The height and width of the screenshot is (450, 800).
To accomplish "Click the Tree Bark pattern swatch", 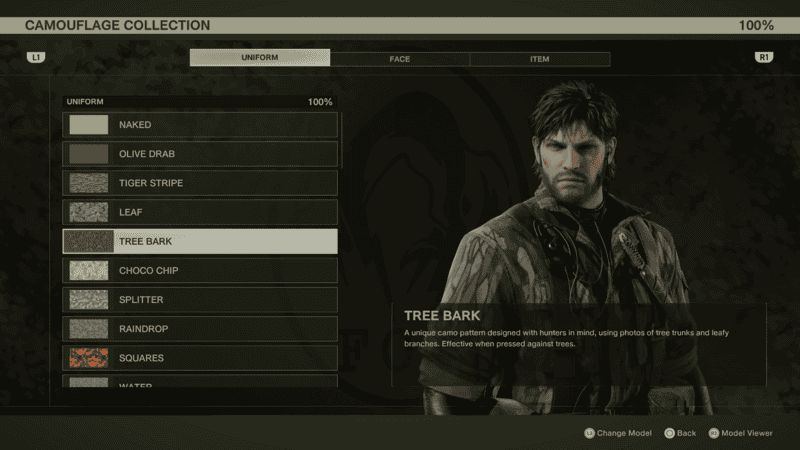I will pyautogui.click(x=88, y=241).
